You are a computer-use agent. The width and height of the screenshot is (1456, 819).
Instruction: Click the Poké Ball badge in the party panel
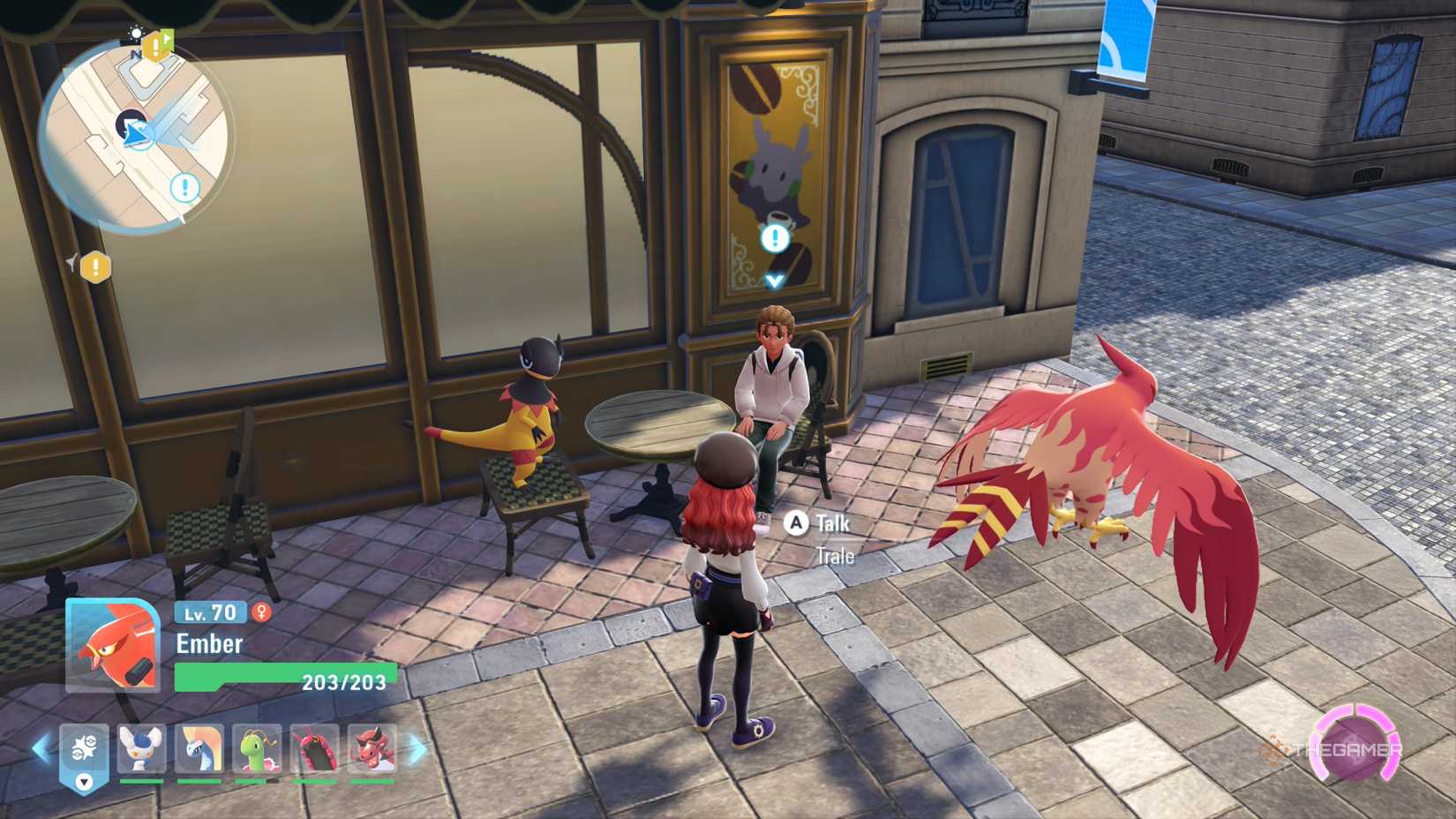pyautogui.click(x=85, y=746)
